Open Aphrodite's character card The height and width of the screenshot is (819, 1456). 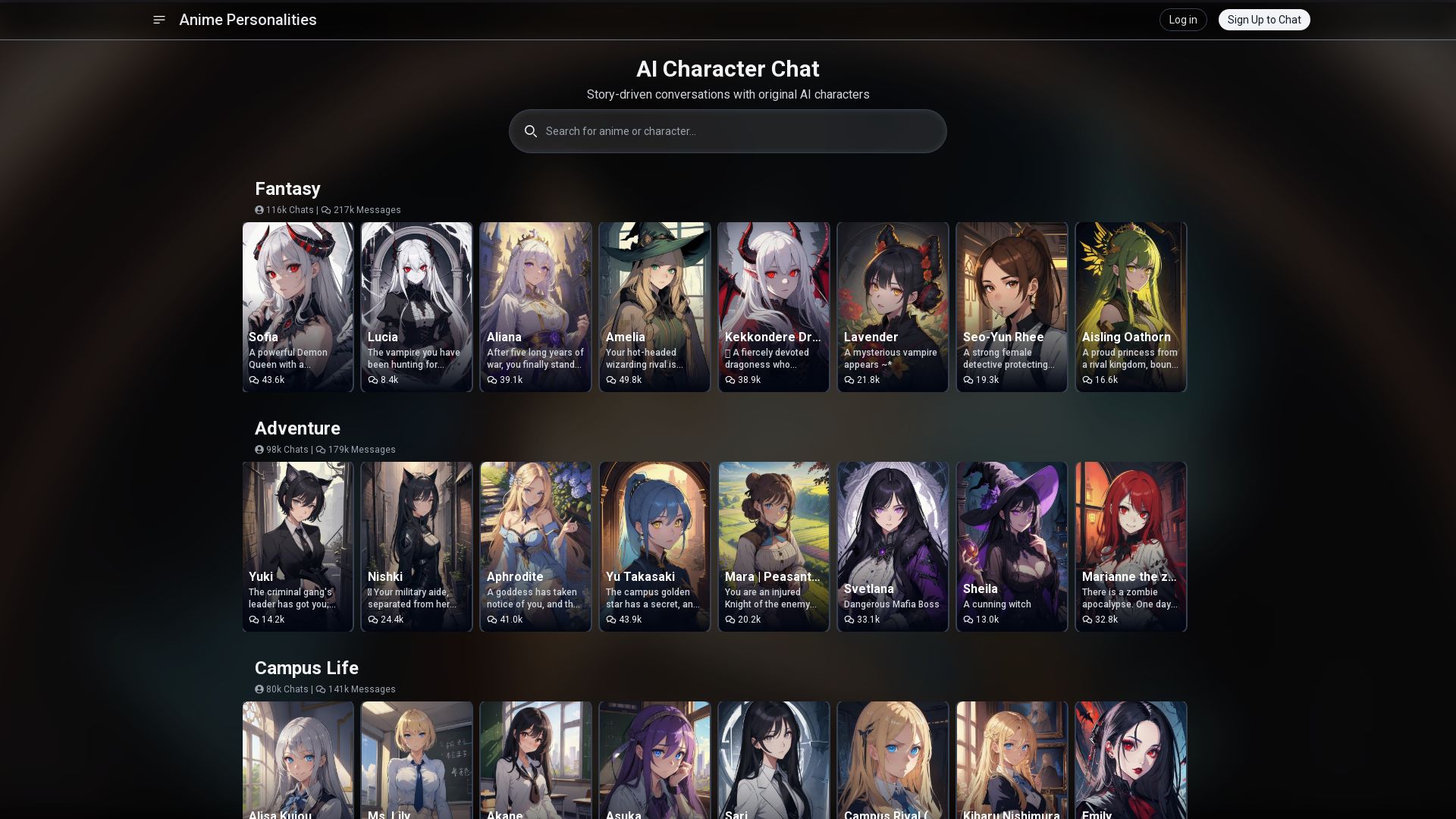click(x=535, y=547)
